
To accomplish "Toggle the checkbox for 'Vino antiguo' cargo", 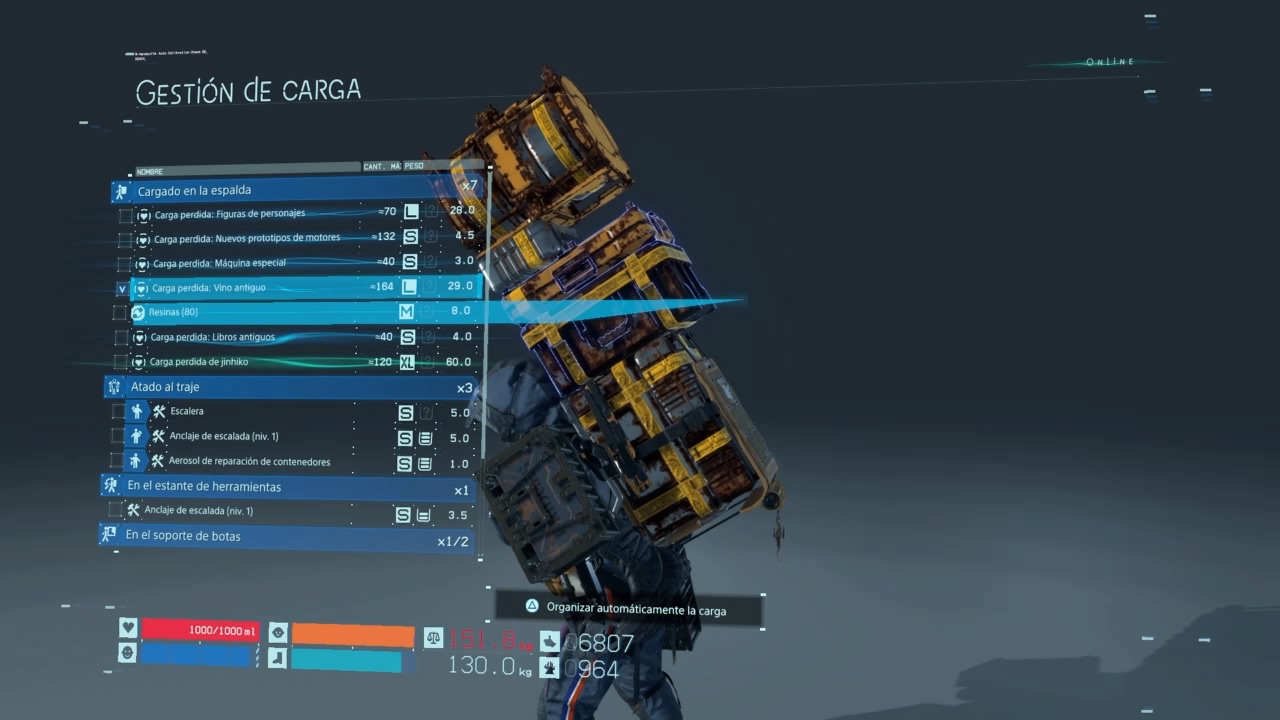I will [x=123, y=289].
